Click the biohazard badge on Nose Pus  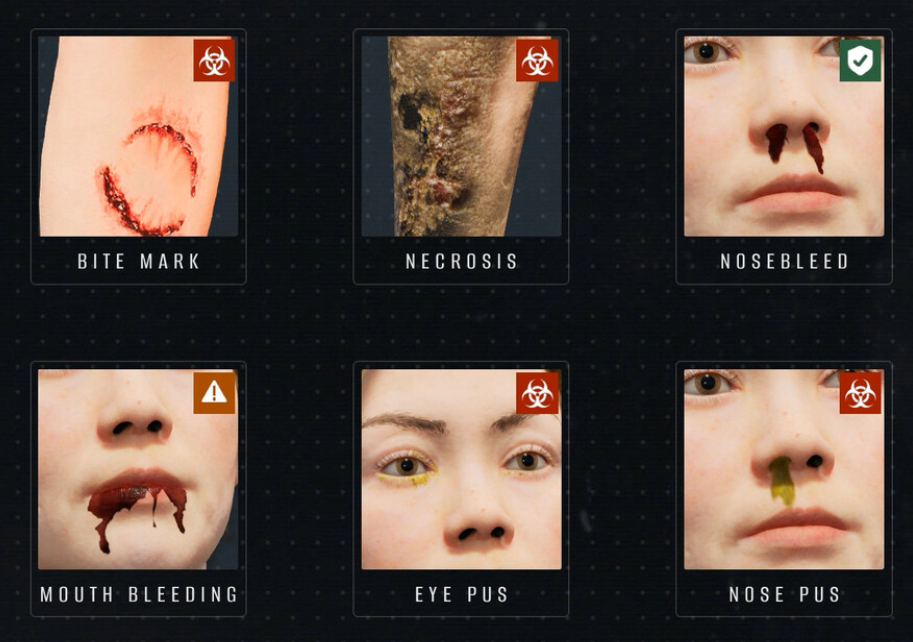pos(860,393)
